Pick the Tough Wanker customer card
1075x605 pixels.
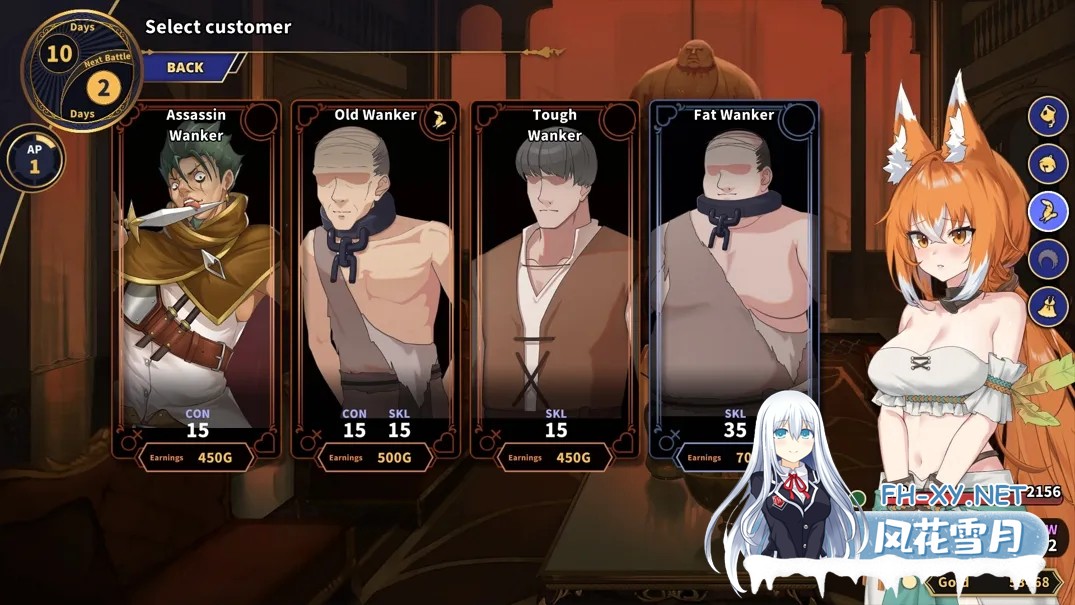tap(554, 280)
